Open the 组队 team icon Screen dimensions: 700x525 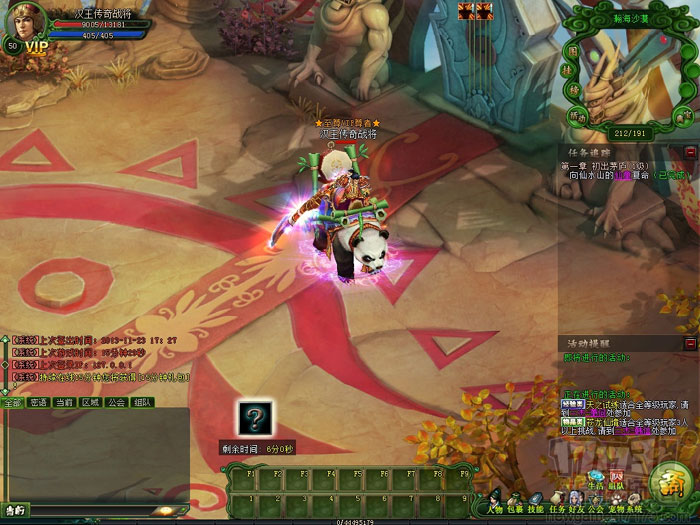tap(618, 478)
